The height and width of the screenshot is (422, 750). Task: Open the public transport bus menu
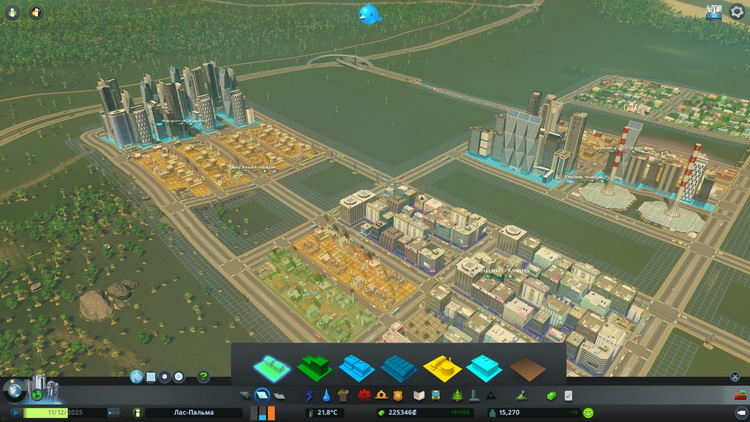[436, 396]
